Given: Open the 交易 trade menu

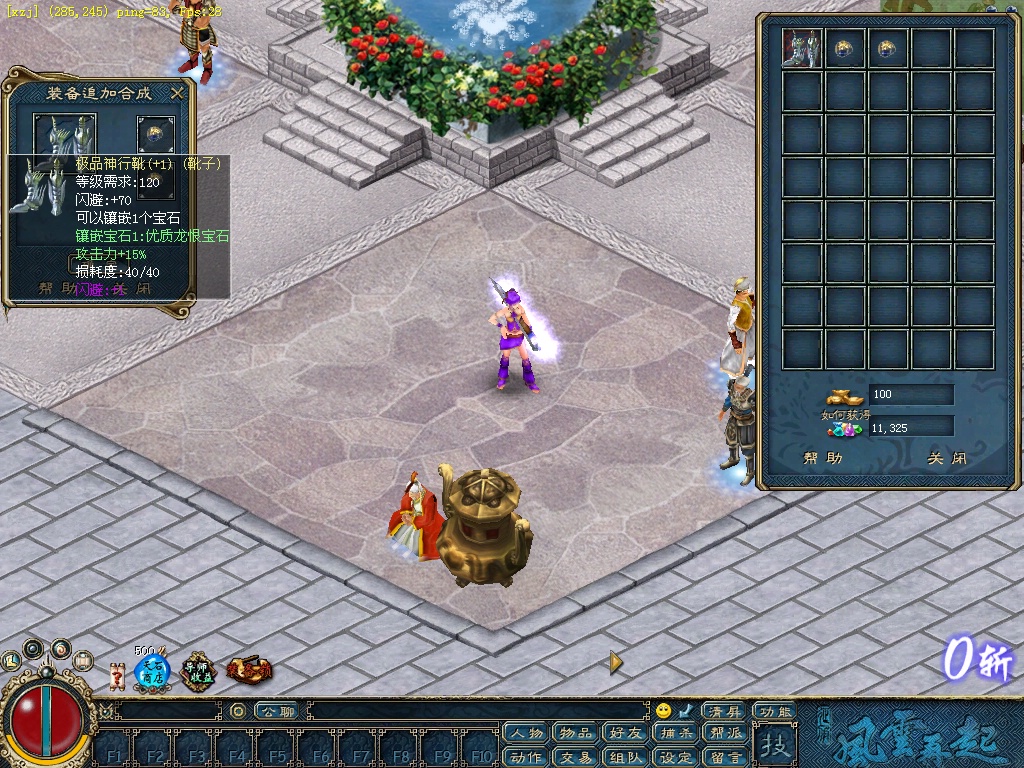Looking at the screenshot, I should 576,757.
